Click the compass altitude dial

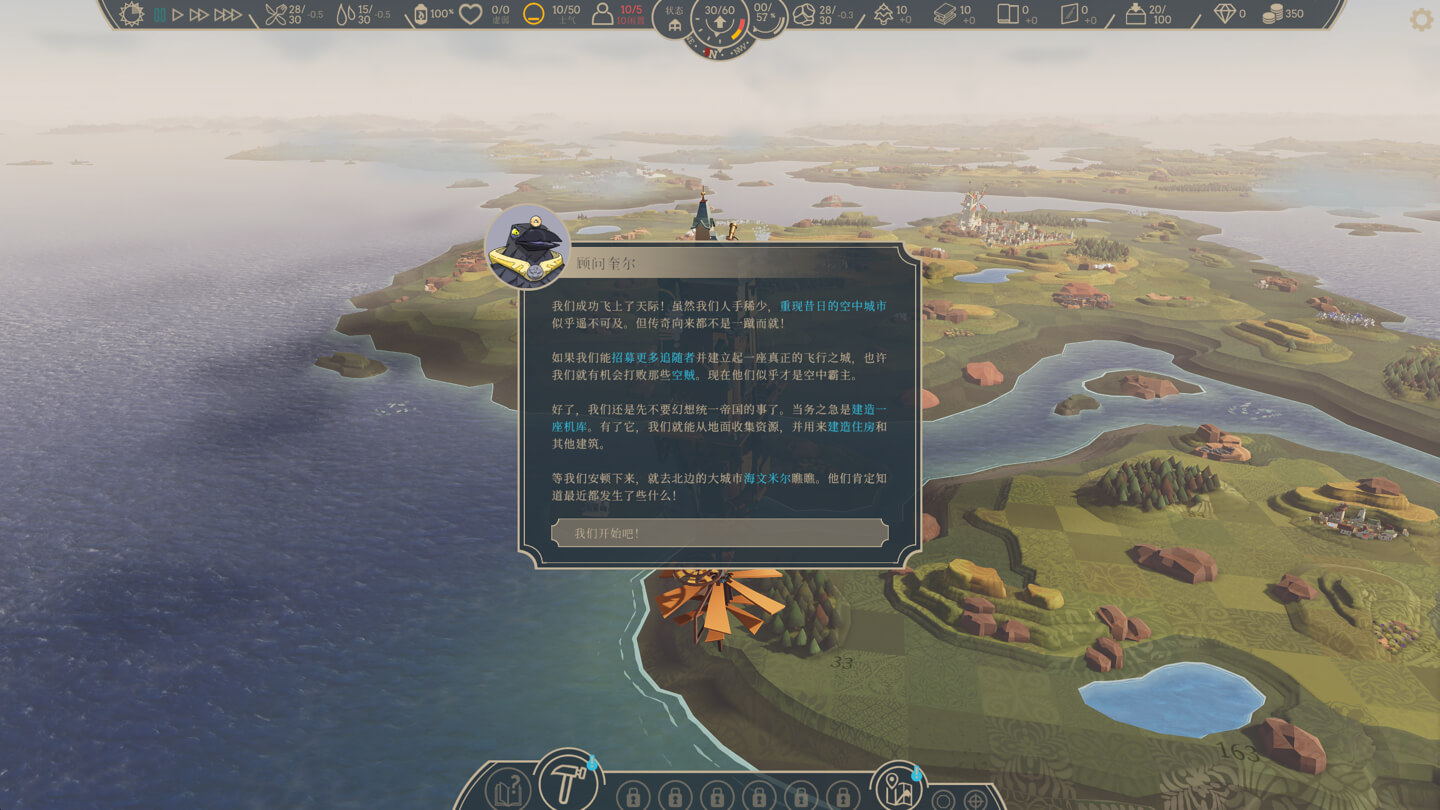point(719,24)
